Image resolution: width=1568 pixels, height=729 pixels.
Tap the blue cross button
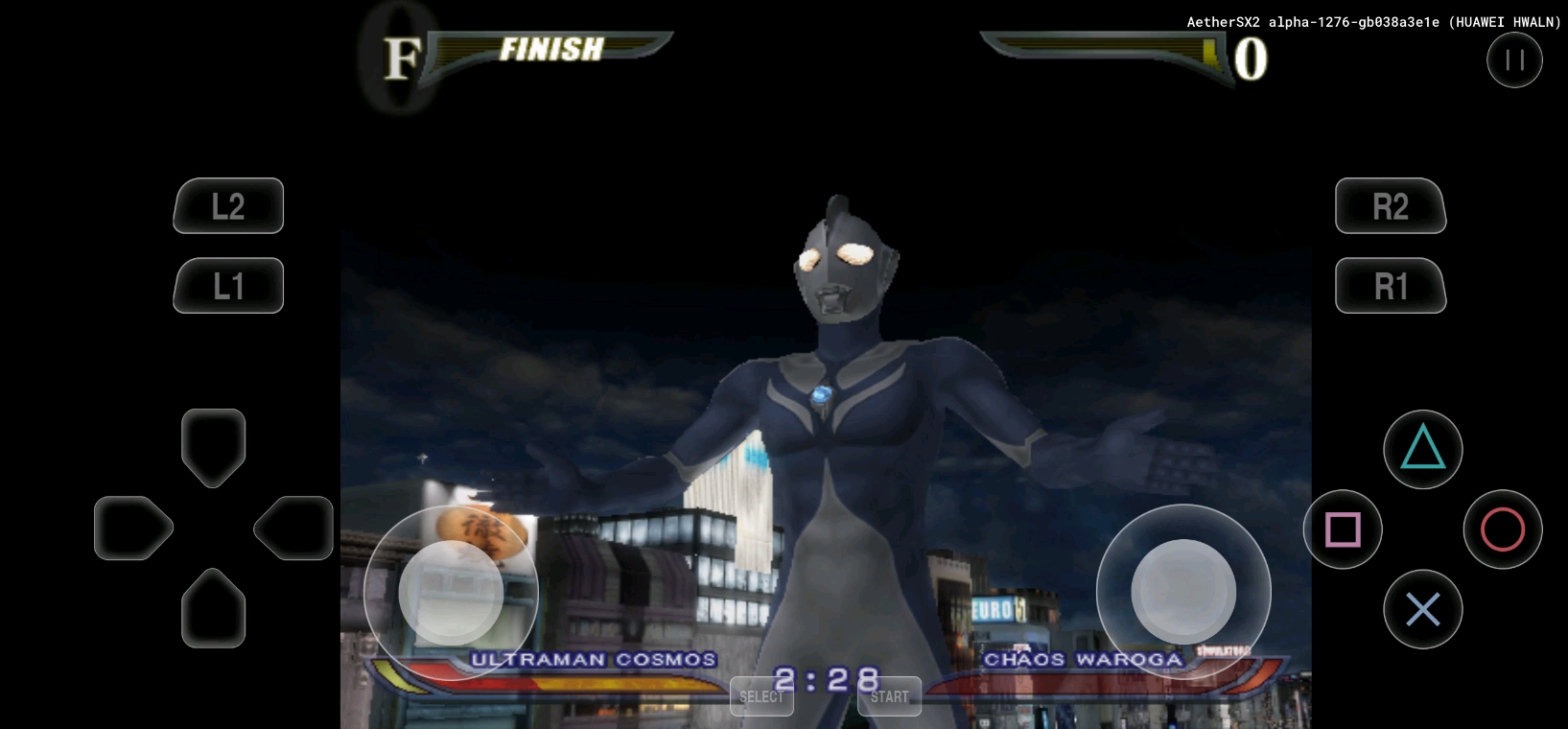pyautogui.click(x=1422, y=609)
